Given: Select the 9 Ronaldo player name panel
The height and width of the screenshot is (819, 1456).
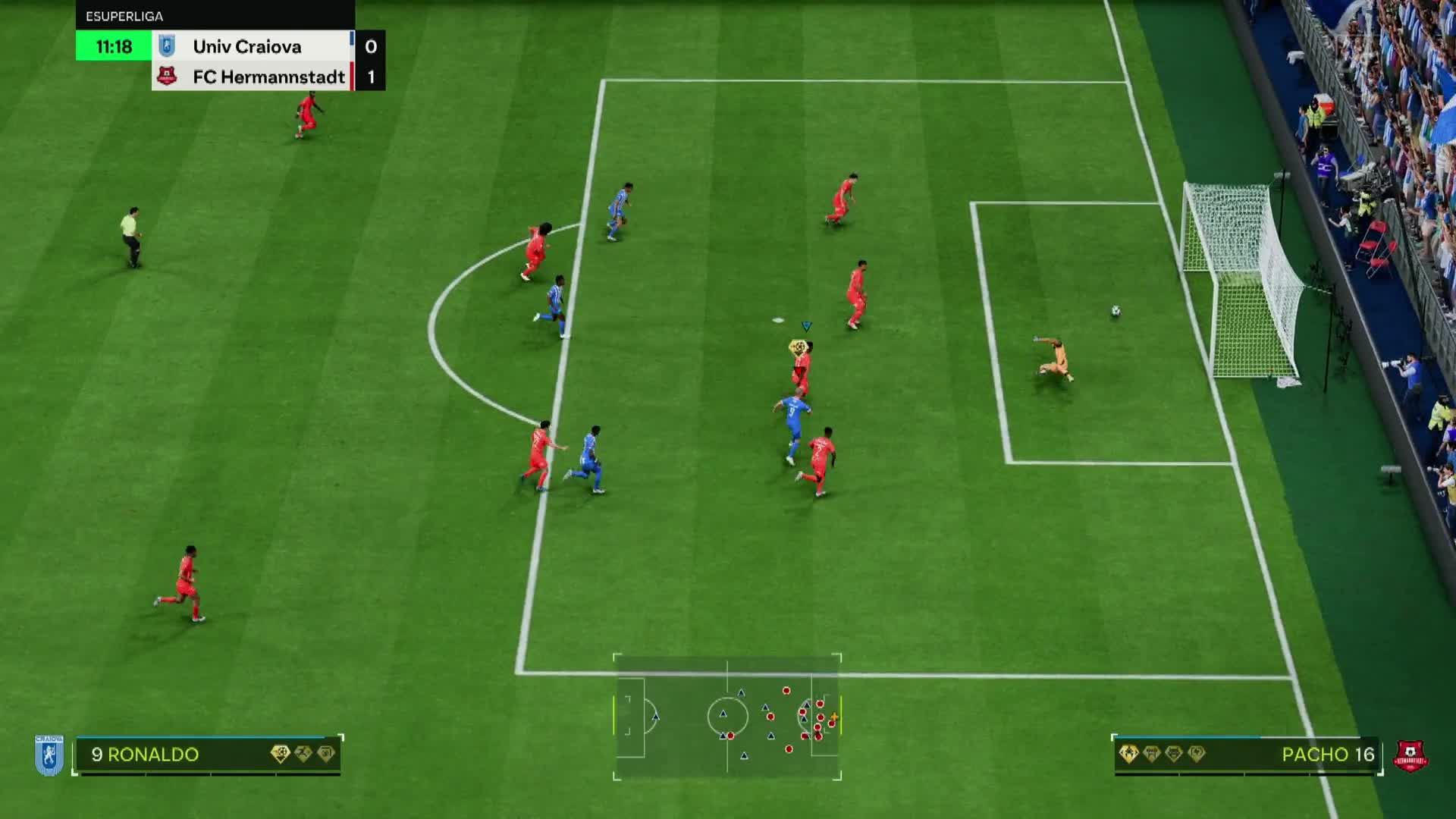Looking at the screenshot, I should click(x=208, y=755).
